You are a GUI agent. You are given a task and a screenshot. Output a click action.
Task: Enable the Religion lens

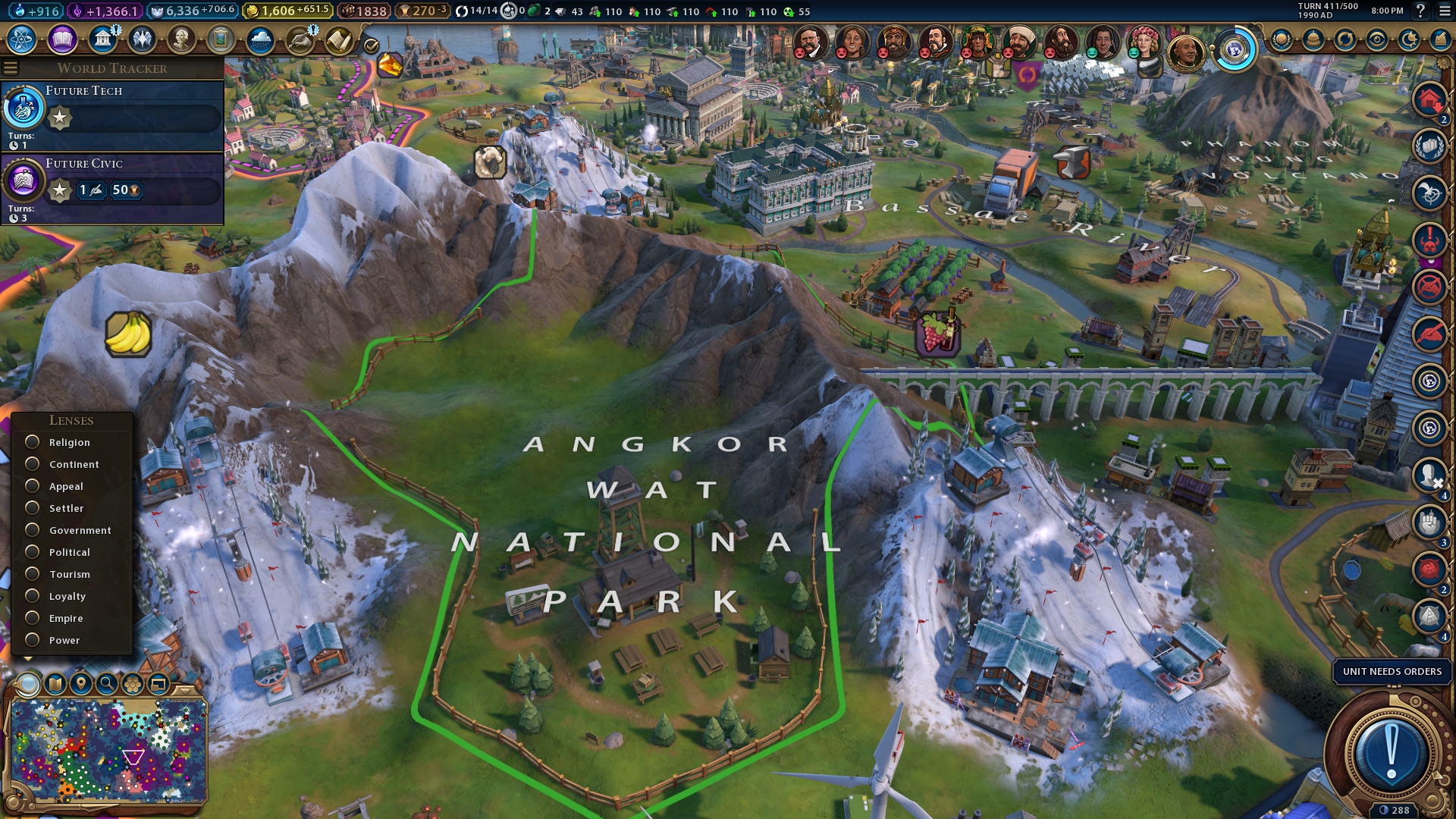[x=33, y=442]
